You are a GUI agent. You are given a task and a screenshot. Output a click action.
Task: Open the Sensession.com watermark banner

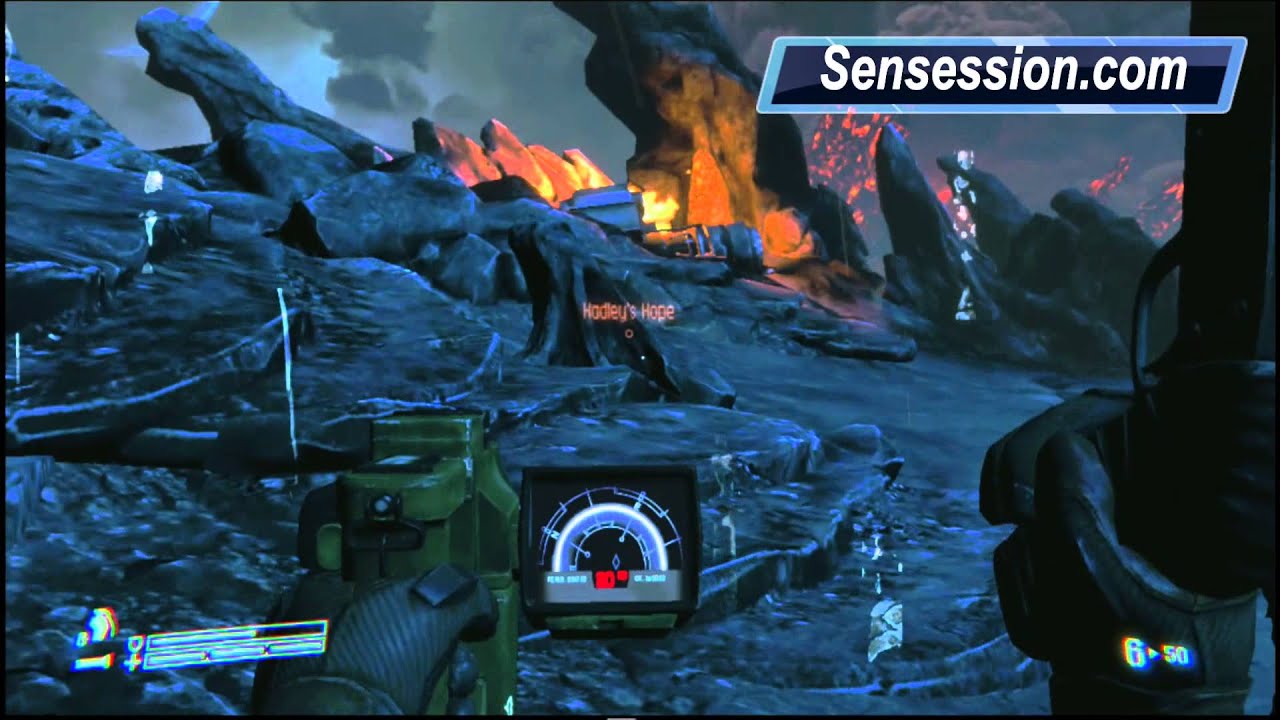click(x=1004, y=69)
